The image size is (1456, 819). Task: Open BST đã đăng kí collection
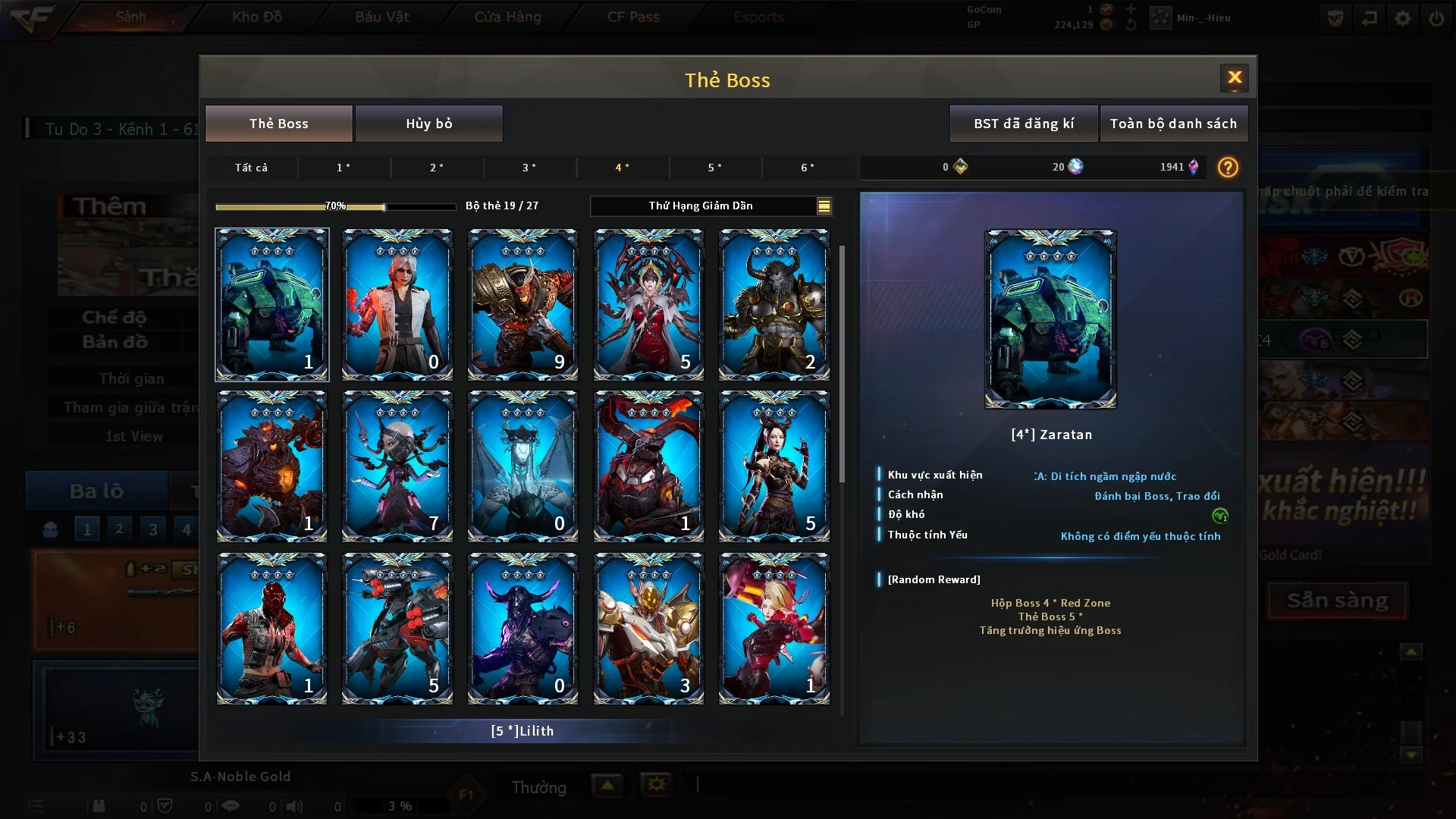tap(1023, 124)
